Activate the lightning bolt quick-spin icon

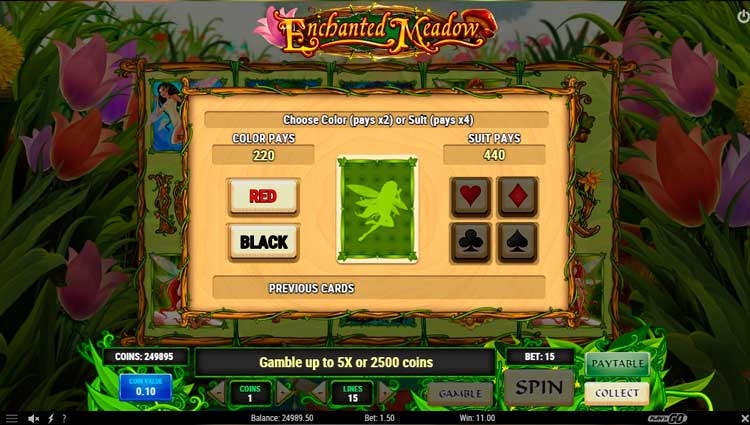pyautogui.click(x=50, y=418)
